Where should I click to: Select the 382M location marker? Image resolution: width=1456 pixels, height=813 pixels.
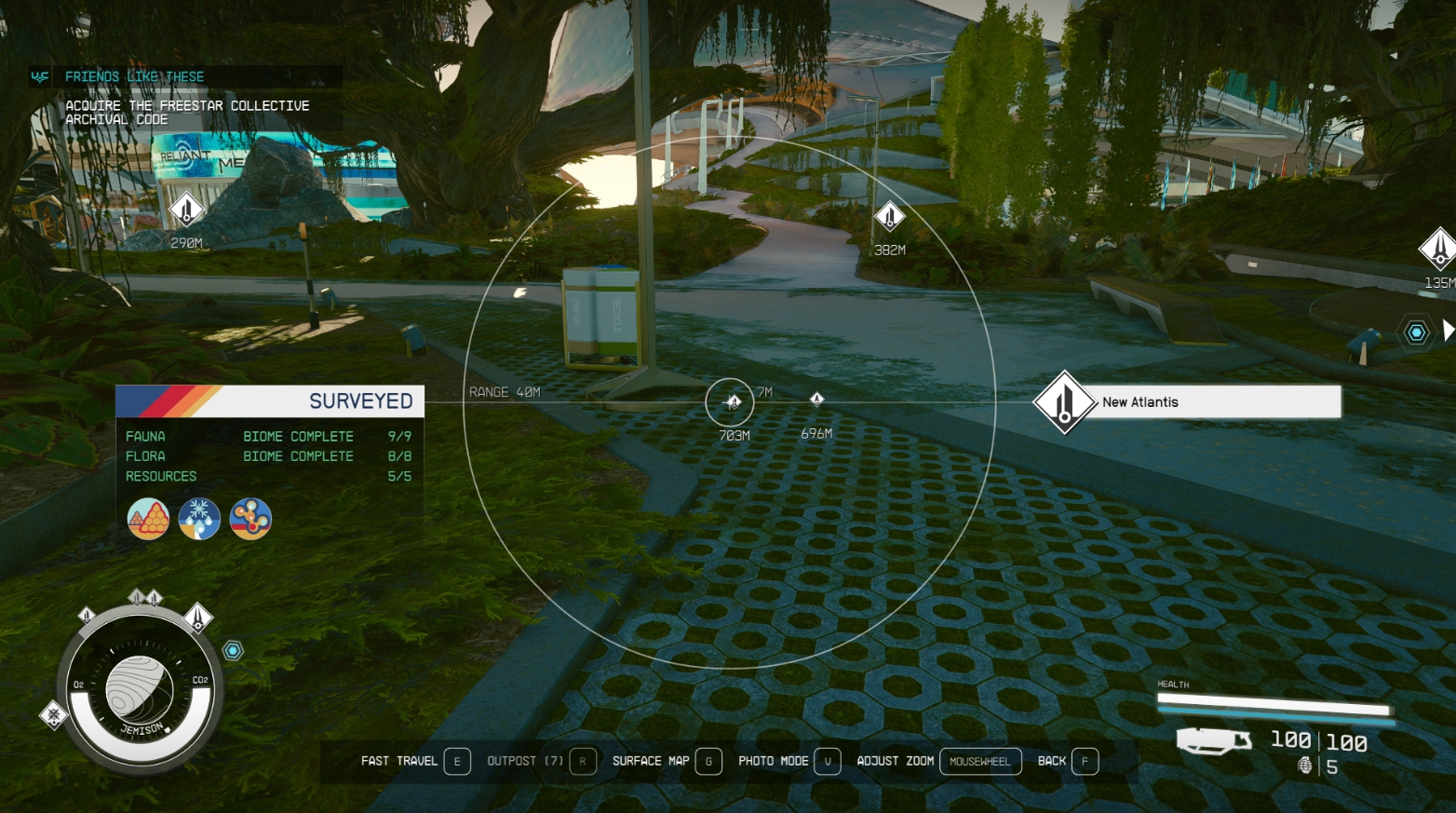coord(889,217)
